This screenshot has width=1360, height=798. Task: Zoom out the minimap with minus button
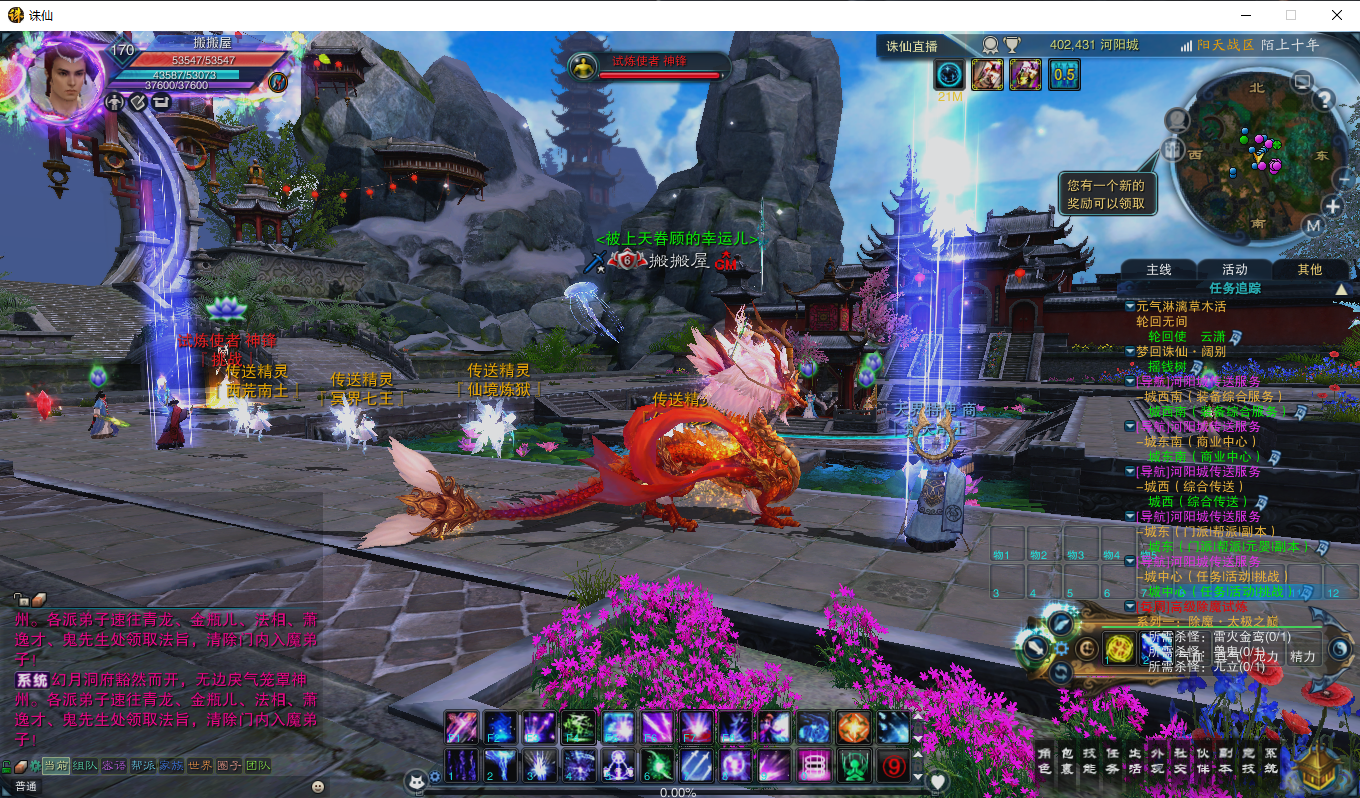click(1343, 178)
